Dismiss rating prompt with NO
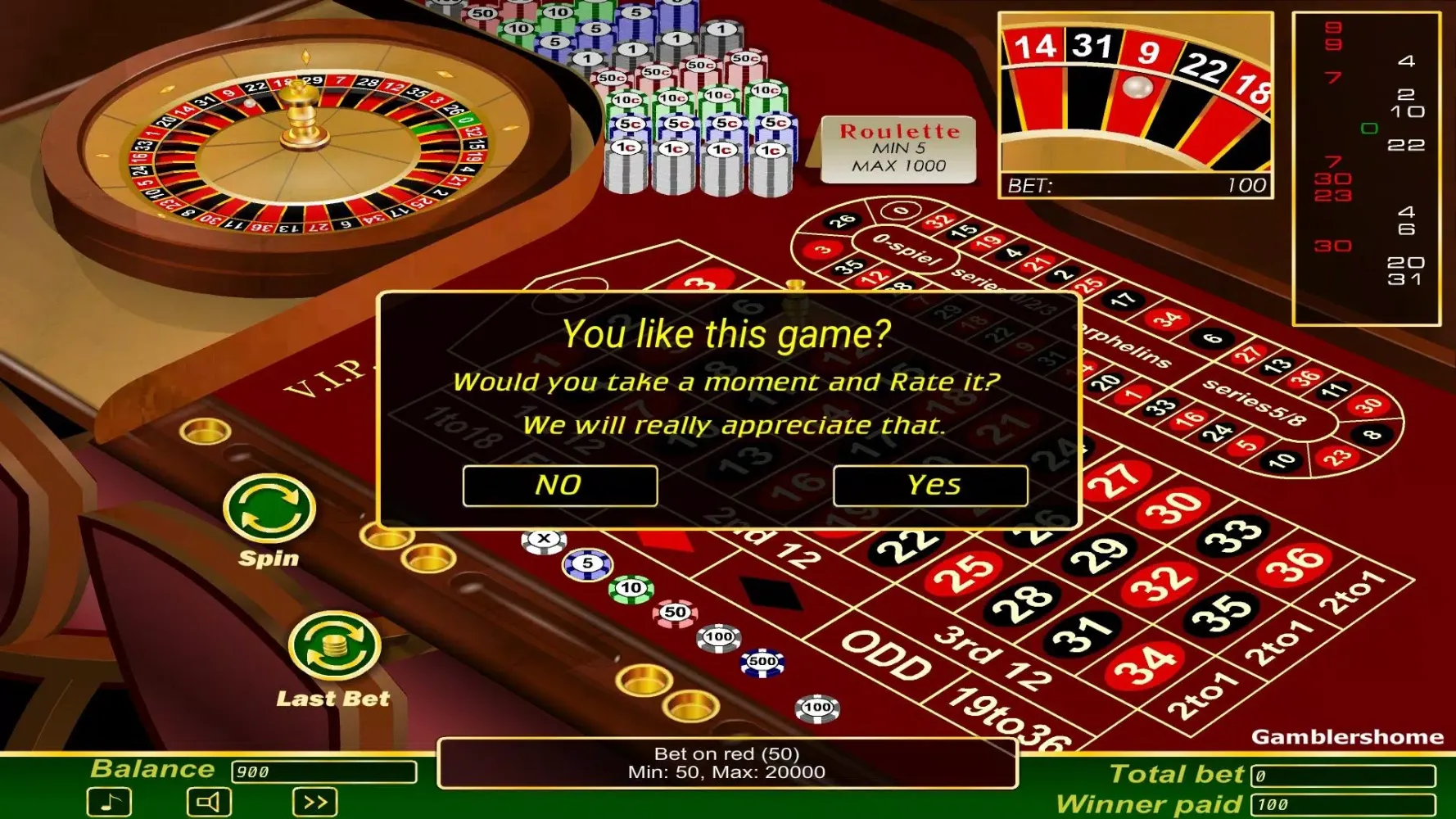Screen dimensions: 1456x819 560,485
